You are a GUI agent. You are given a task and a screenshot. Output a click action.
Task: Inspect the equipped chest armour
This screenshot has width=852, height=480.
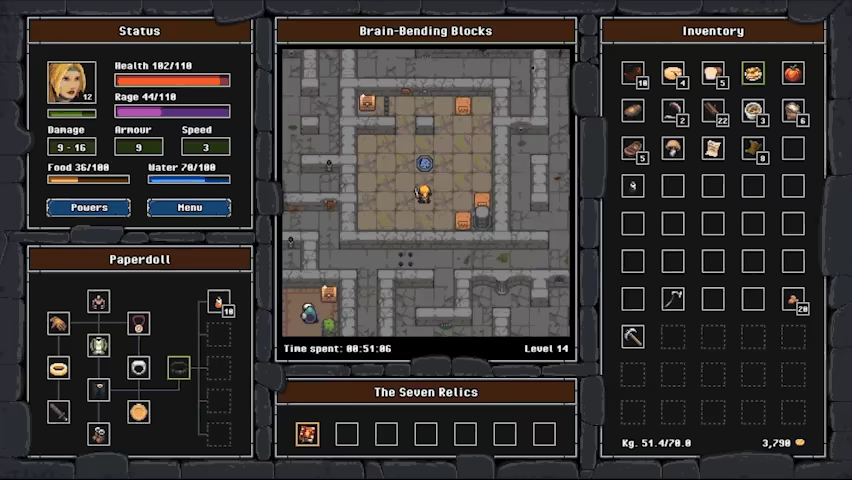(98, 346)
